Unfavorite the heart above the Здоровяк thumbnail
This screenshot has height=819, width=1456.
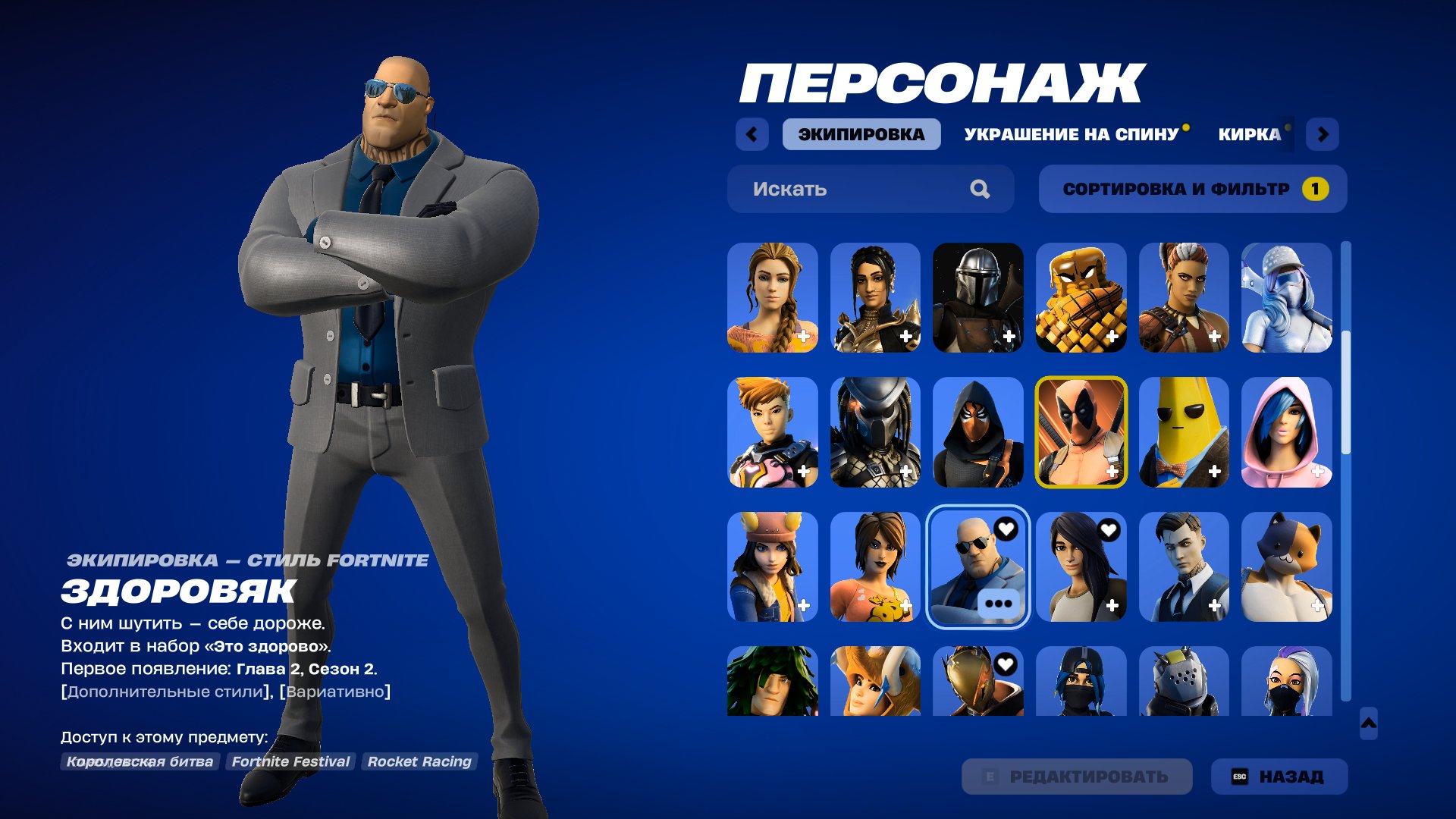coord(1006,530)
